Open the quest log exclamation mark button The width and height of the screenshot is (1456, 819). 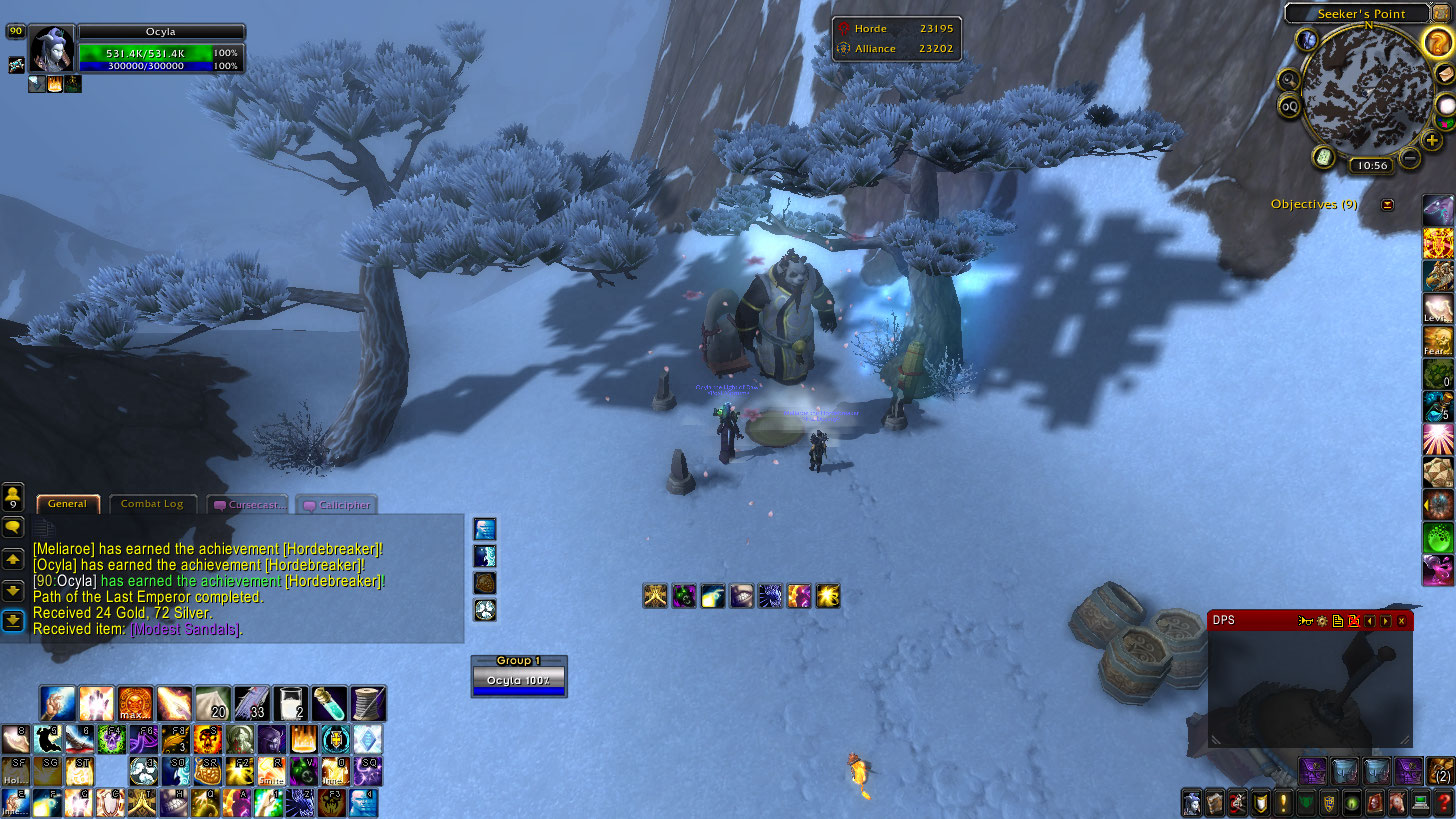tap(1281, 802)
